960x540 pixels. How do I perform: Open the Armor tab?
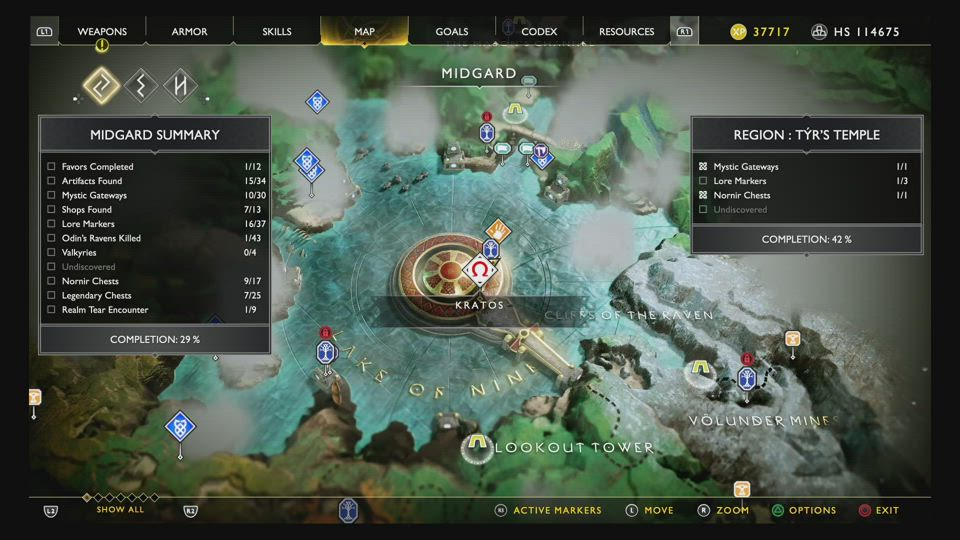pos(189,32)
